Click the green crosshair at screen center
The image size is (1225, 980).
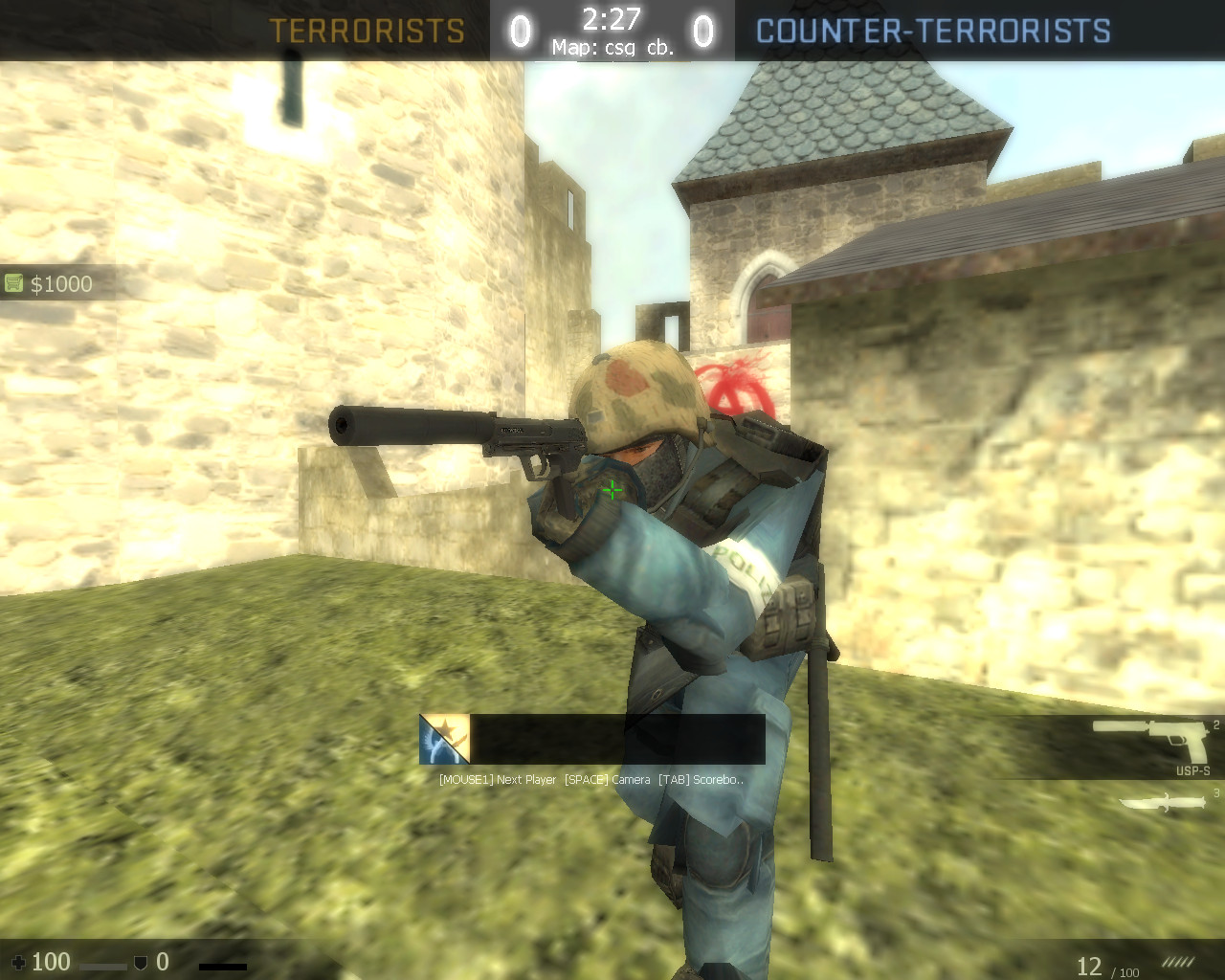click(612, 490)
